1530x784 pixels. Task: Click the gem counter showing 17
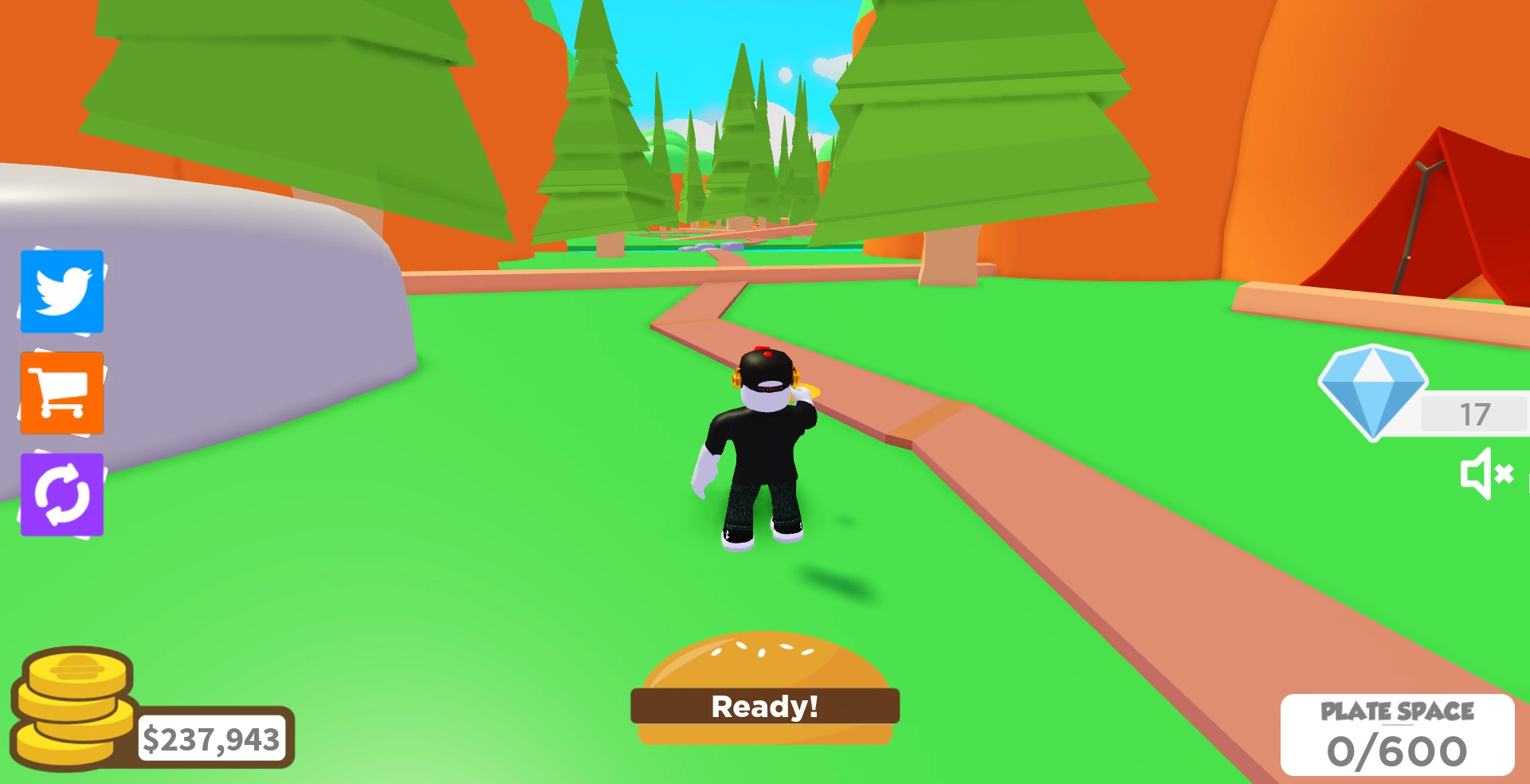tap(1476, 414)
